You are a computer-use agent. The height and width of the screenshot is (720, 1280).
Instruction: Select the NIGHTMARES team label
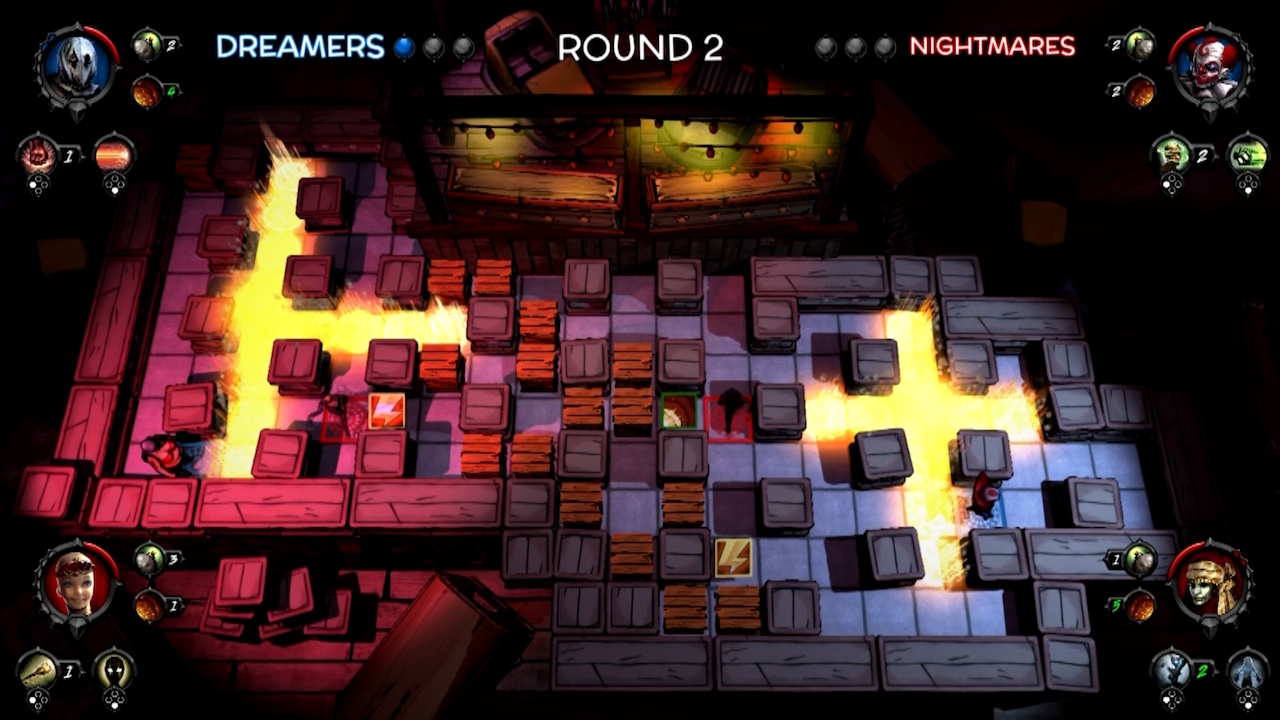pyautogui.click(x=992, y=46)
